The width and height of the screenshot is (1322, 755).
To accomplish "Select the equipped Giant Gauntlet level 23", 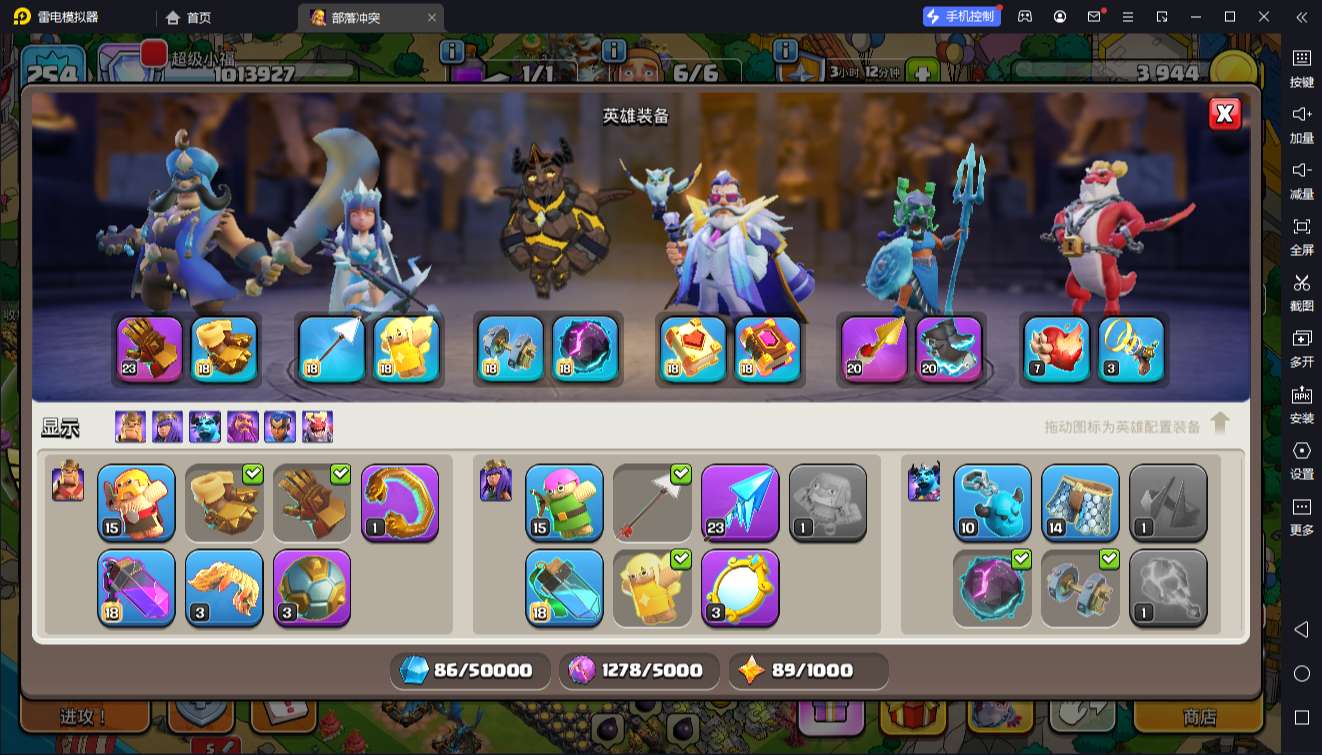I will 150,349.
